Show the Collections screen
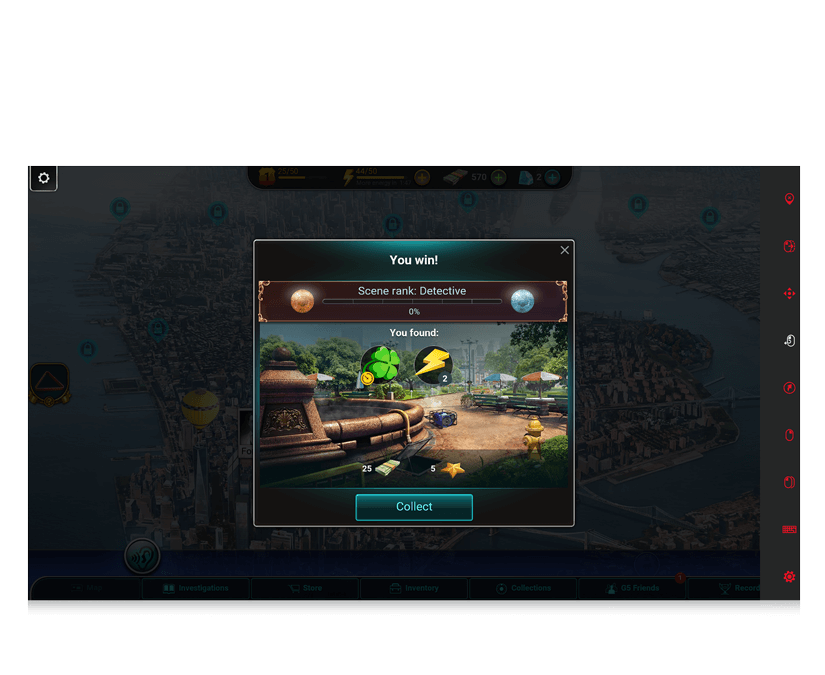The width and height of the screenshot is (825, 675). pos(523,588)
